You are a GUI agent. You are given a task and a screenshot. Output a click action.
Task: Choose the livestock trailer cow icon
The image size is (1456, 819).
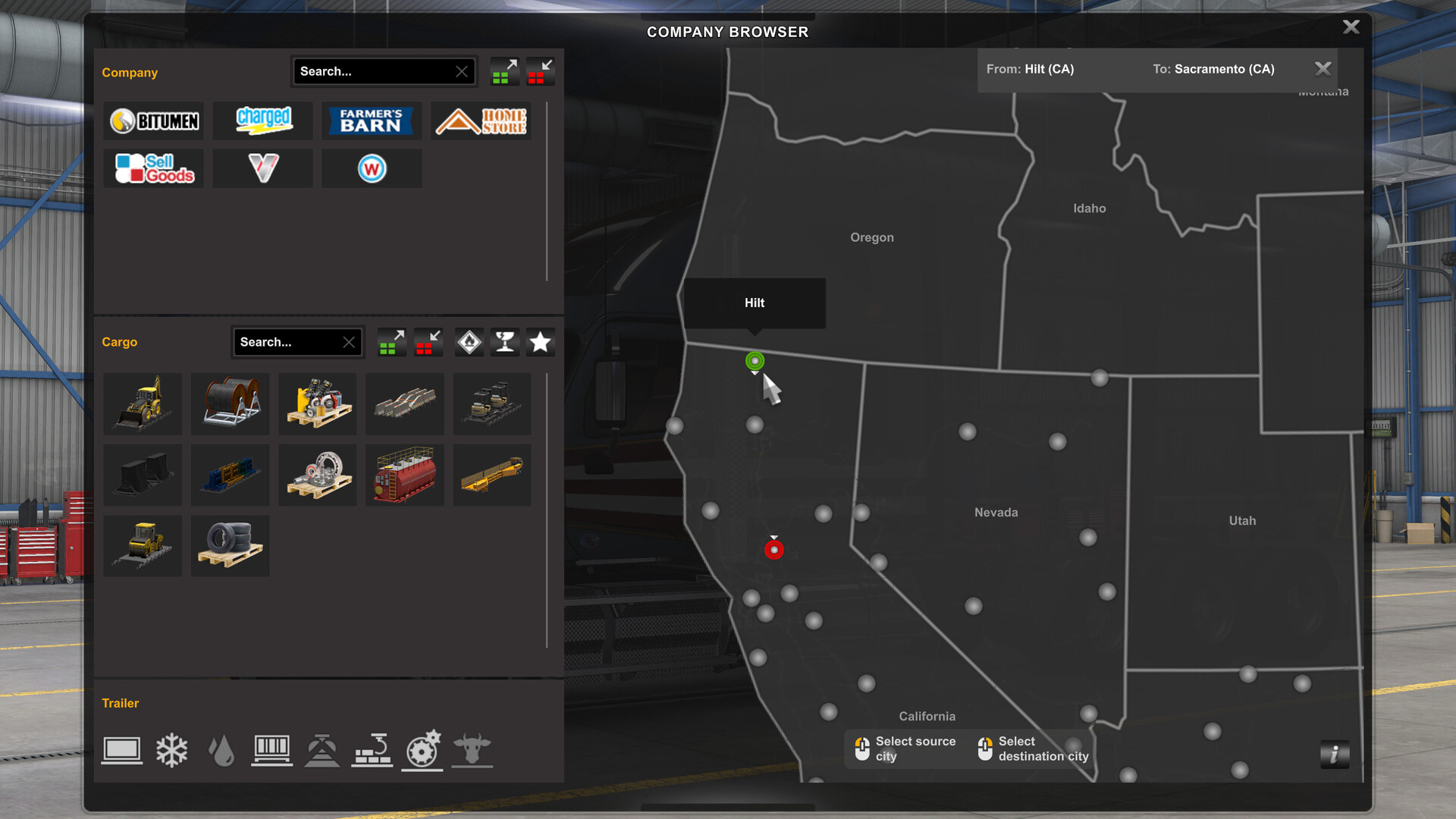(x=472, y=749)
